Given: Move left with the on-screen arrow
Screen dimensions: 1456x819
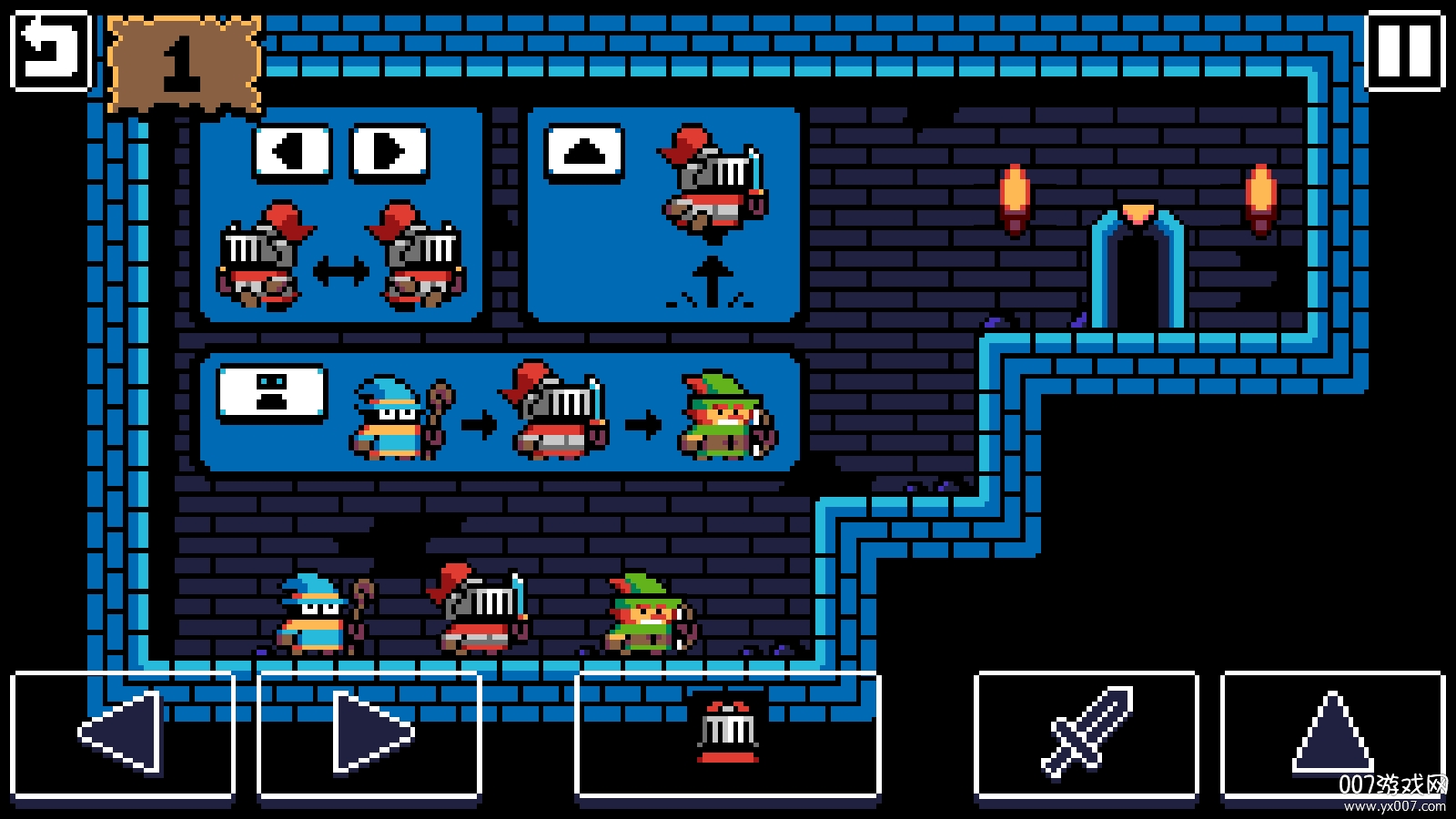Looking at the screenshot, I should click(123, 733).
